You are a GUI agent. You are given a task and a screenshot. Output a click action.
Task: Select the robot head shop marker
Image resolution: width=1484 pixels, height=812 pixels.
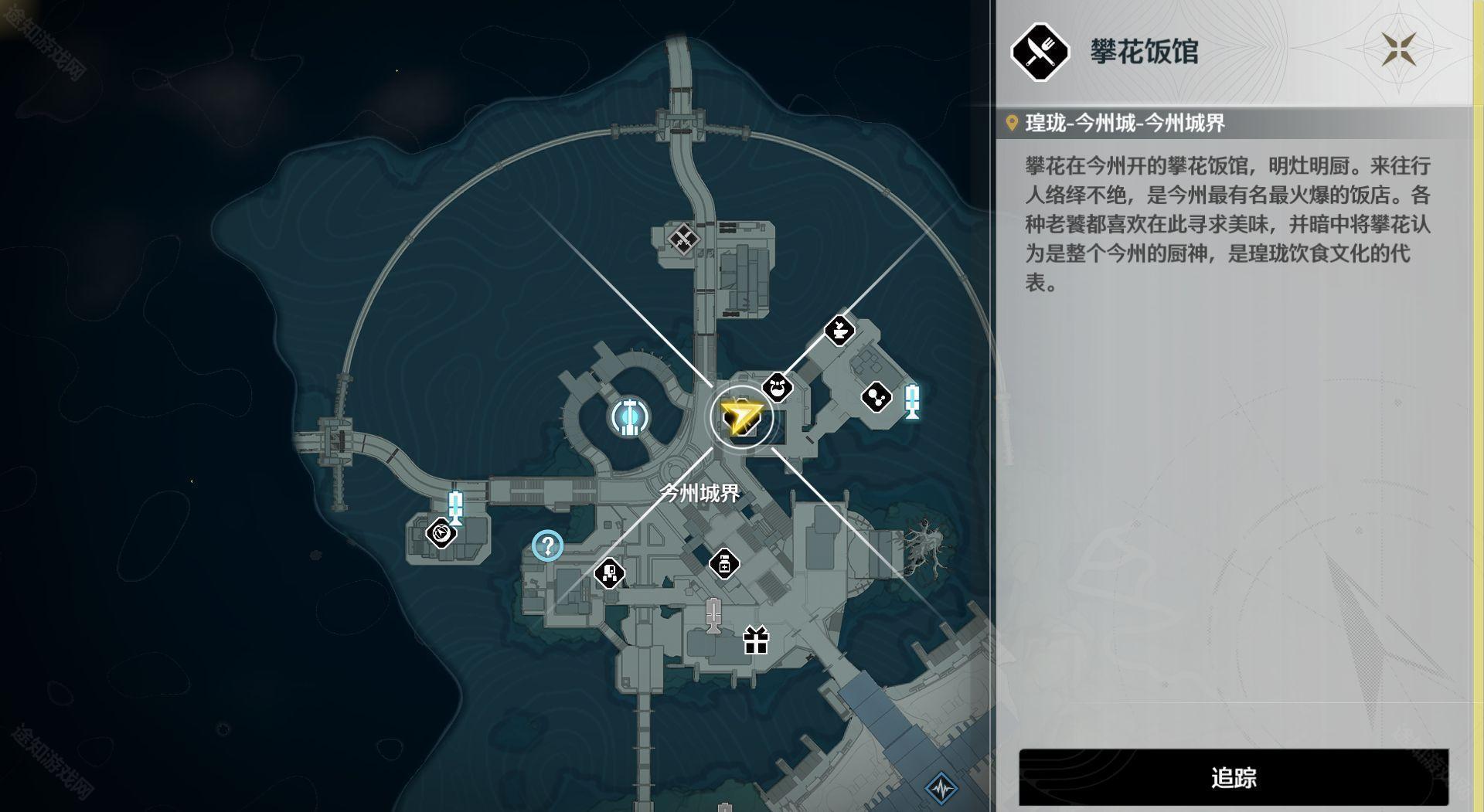click(610, 573)
